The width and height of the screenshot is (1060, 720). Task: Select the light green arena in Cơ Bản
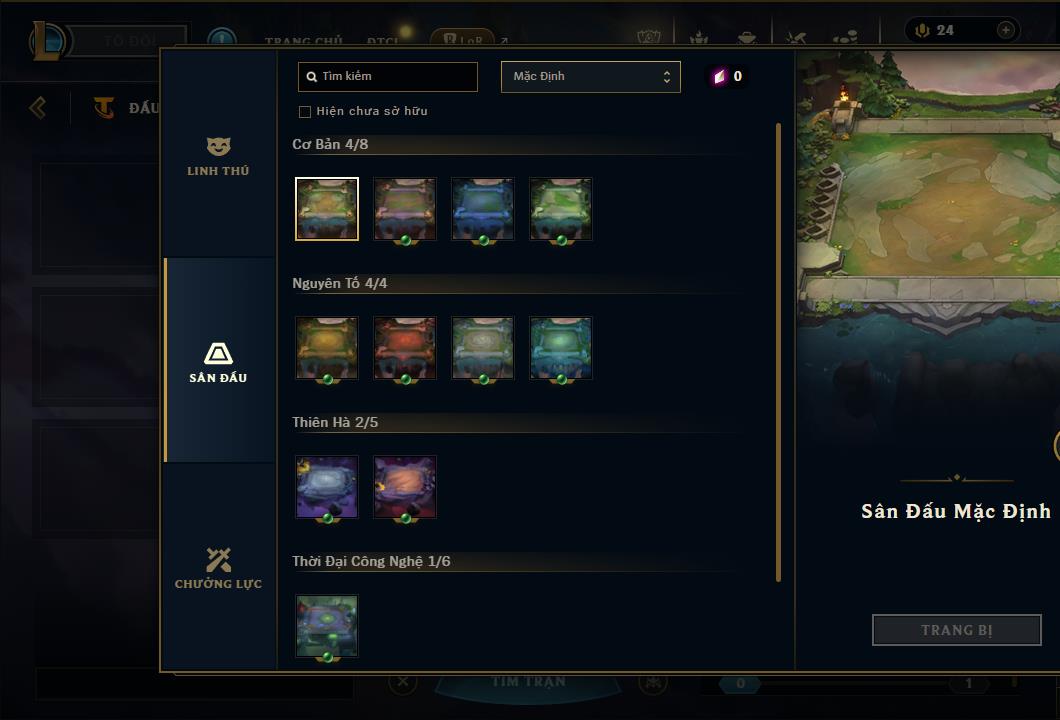click(x=561, y=209)
